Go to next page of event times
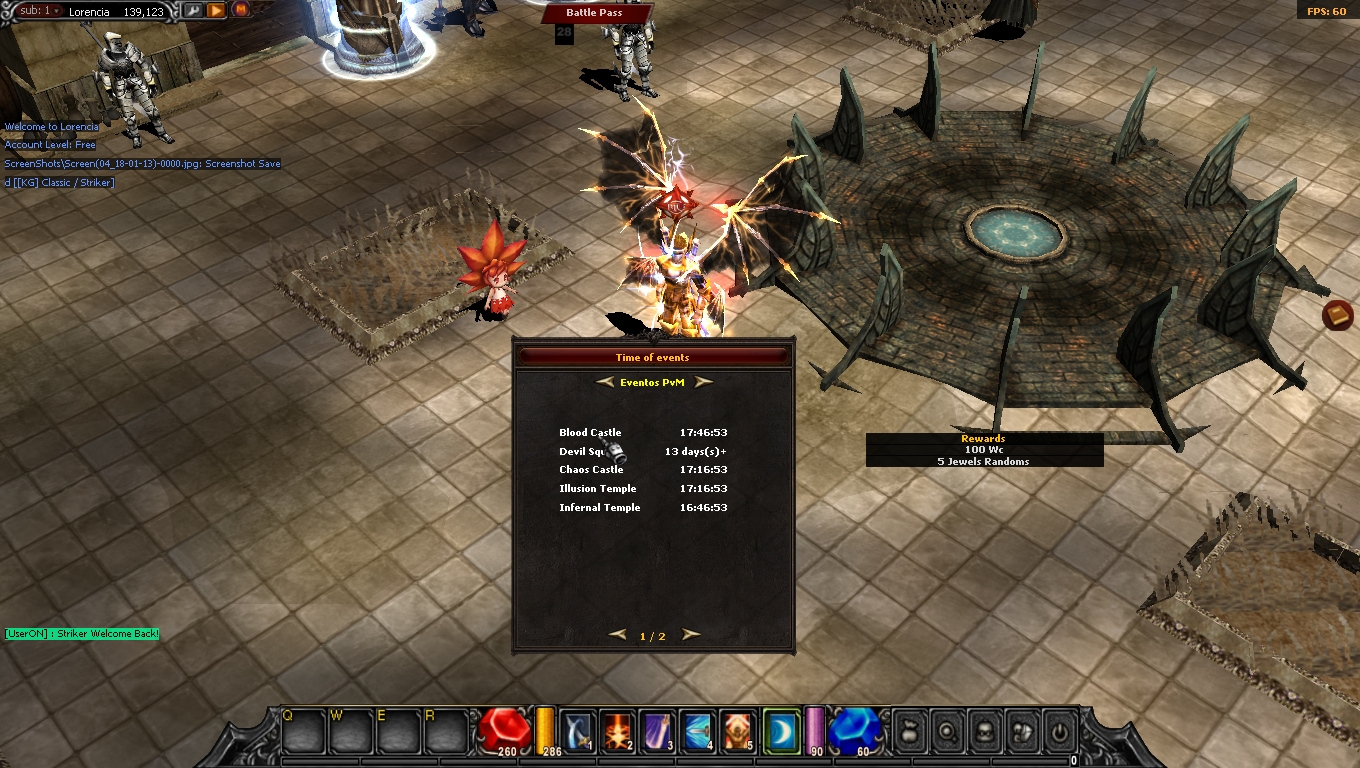The height and width of the screenshot is (768, 1360). tap(691, 635)
